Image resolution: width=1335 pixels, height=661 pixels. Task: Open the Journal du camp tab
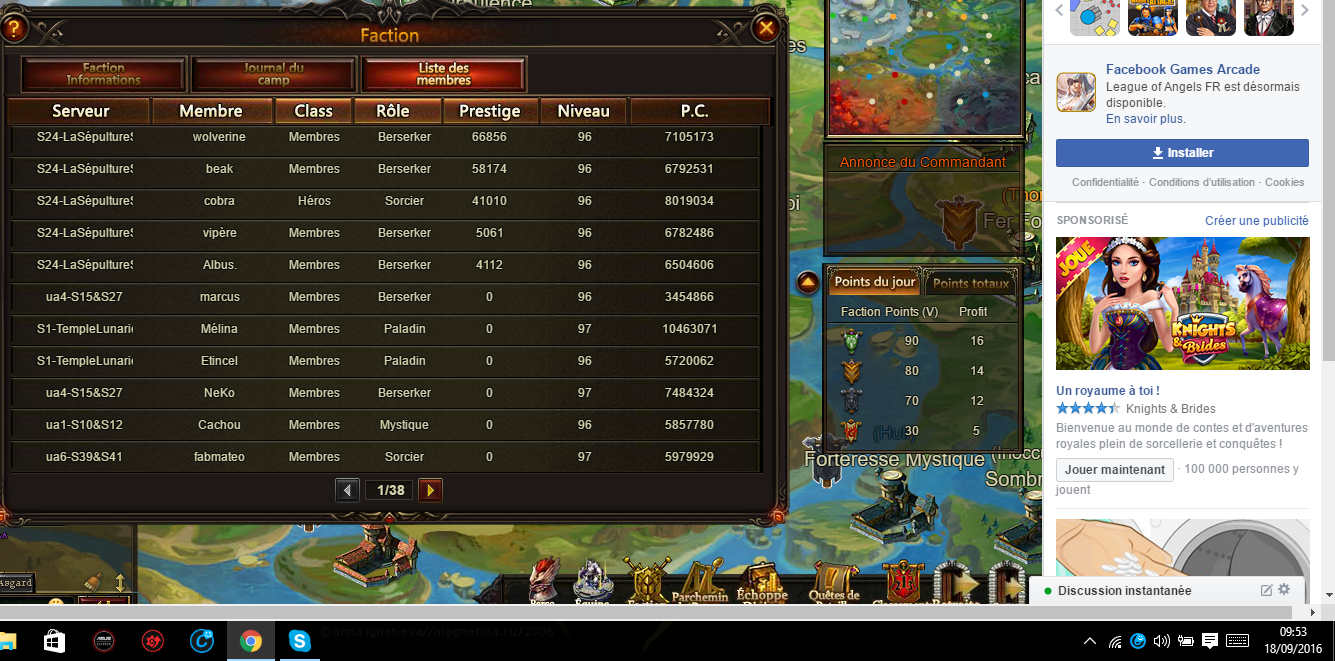pos(273,74)
